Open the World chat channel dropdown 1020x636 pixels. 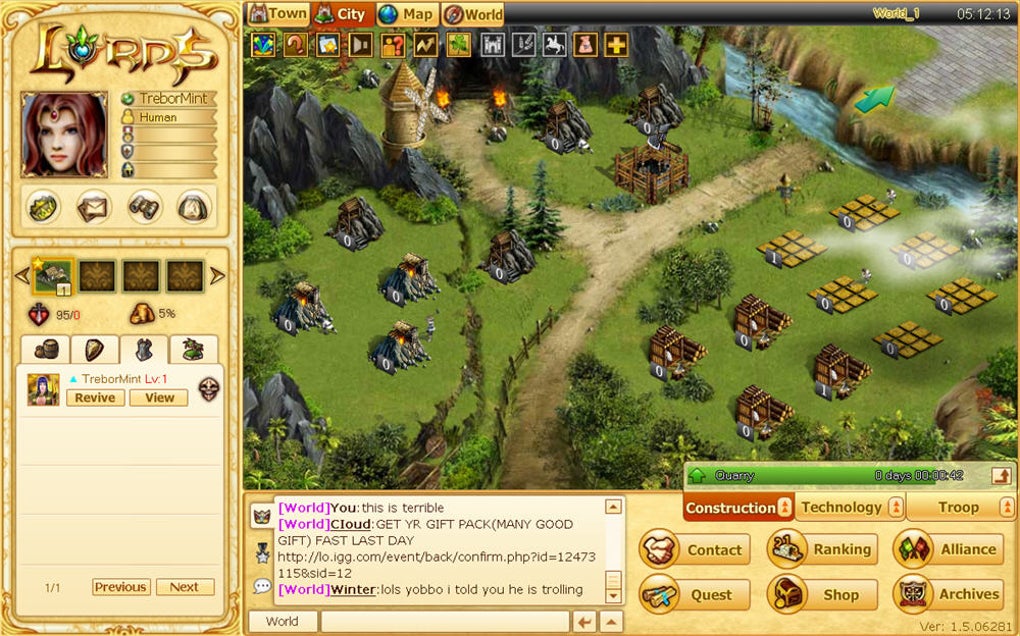[282, 622]
